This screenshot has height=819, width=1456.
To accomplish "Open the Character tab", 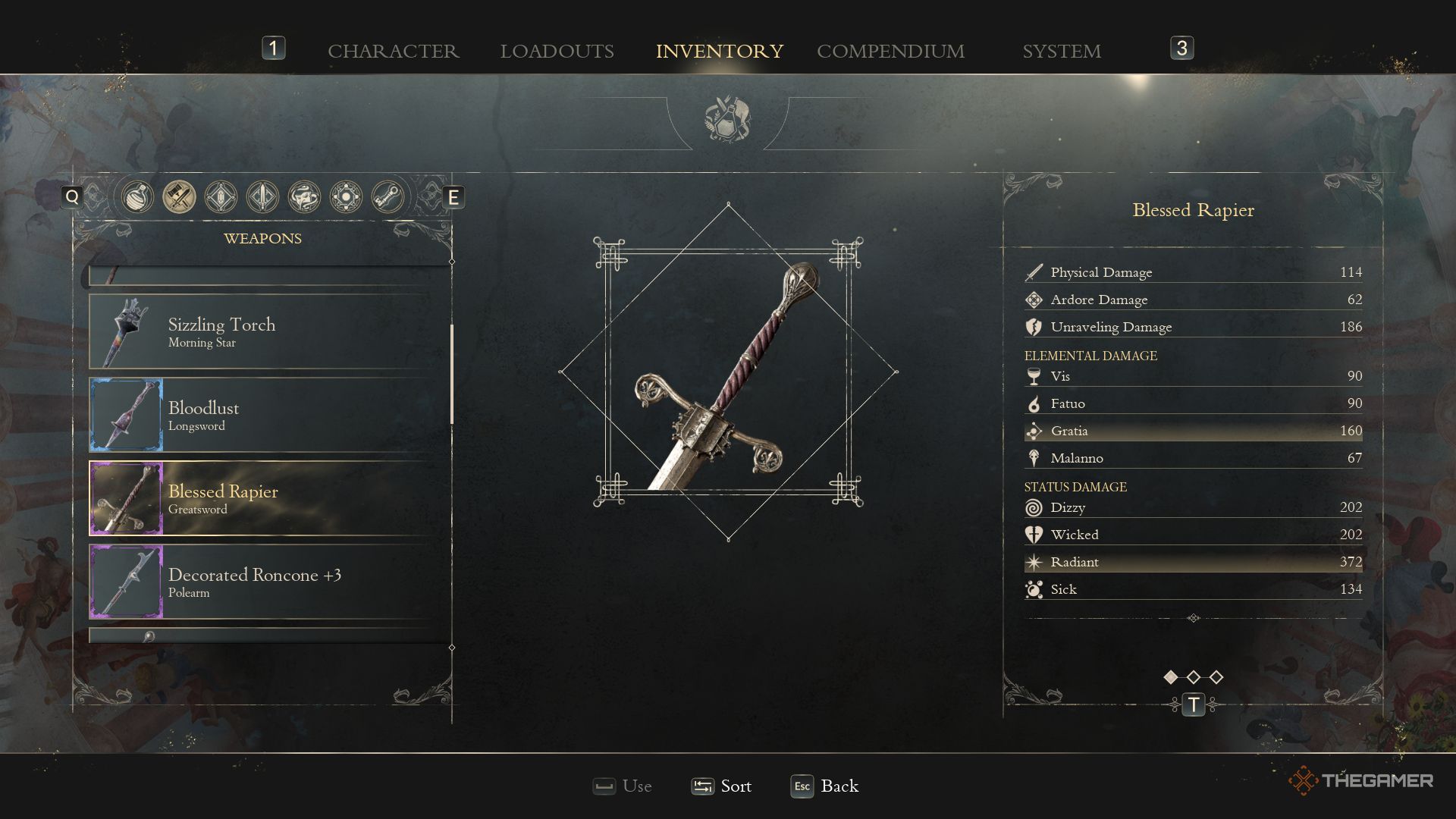I will [393, 51].
